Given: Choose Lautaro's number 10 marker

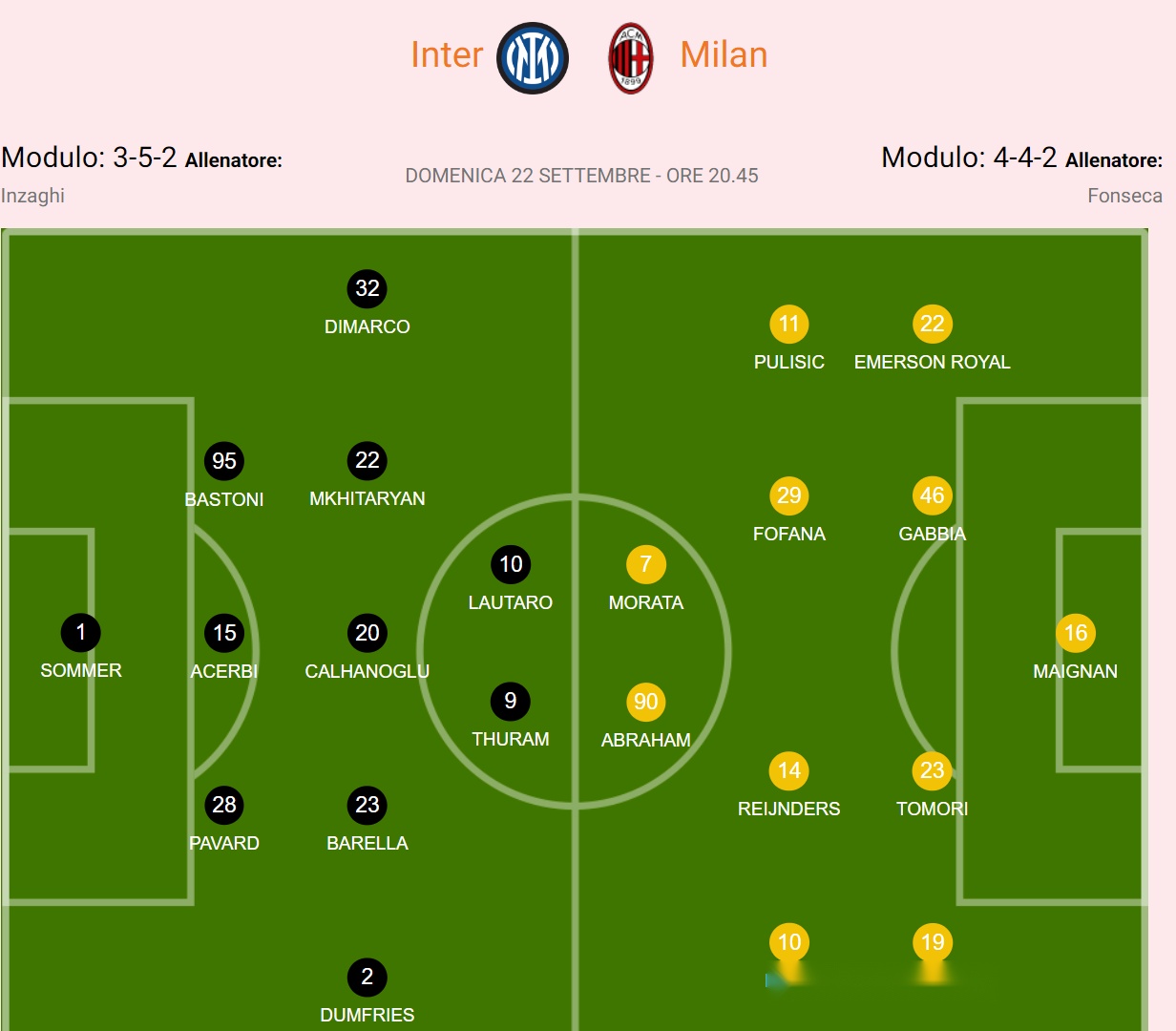Looking at the screenshot, I should [x=511, y=564].
